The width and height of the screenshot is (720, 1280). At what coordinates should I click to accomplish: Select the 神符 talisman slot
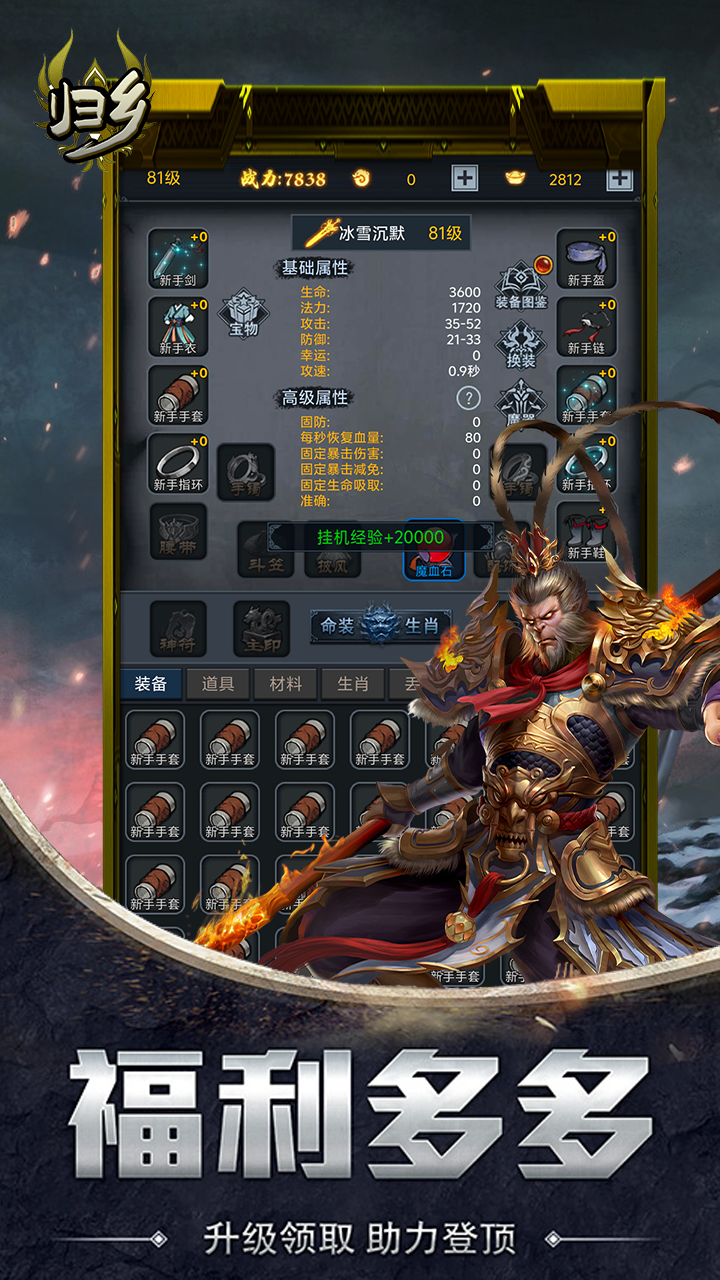179,629
